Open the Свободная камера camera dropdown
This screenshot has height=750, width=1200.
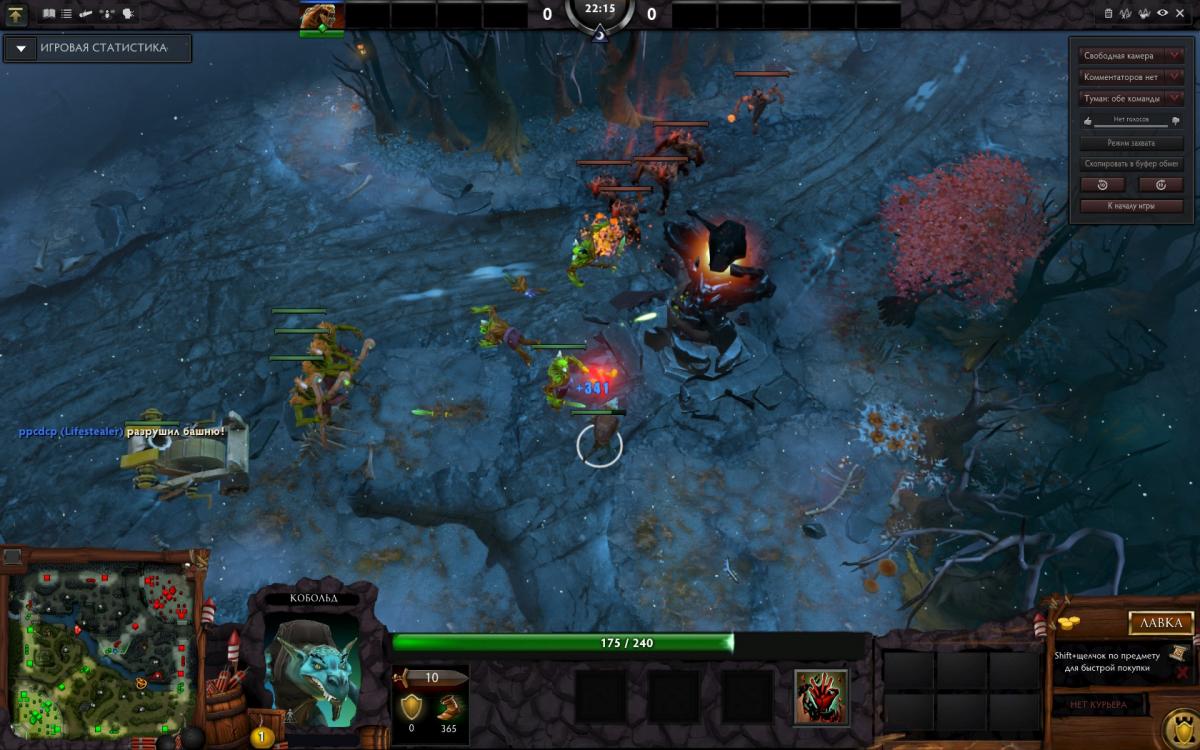pos(1132,56)
